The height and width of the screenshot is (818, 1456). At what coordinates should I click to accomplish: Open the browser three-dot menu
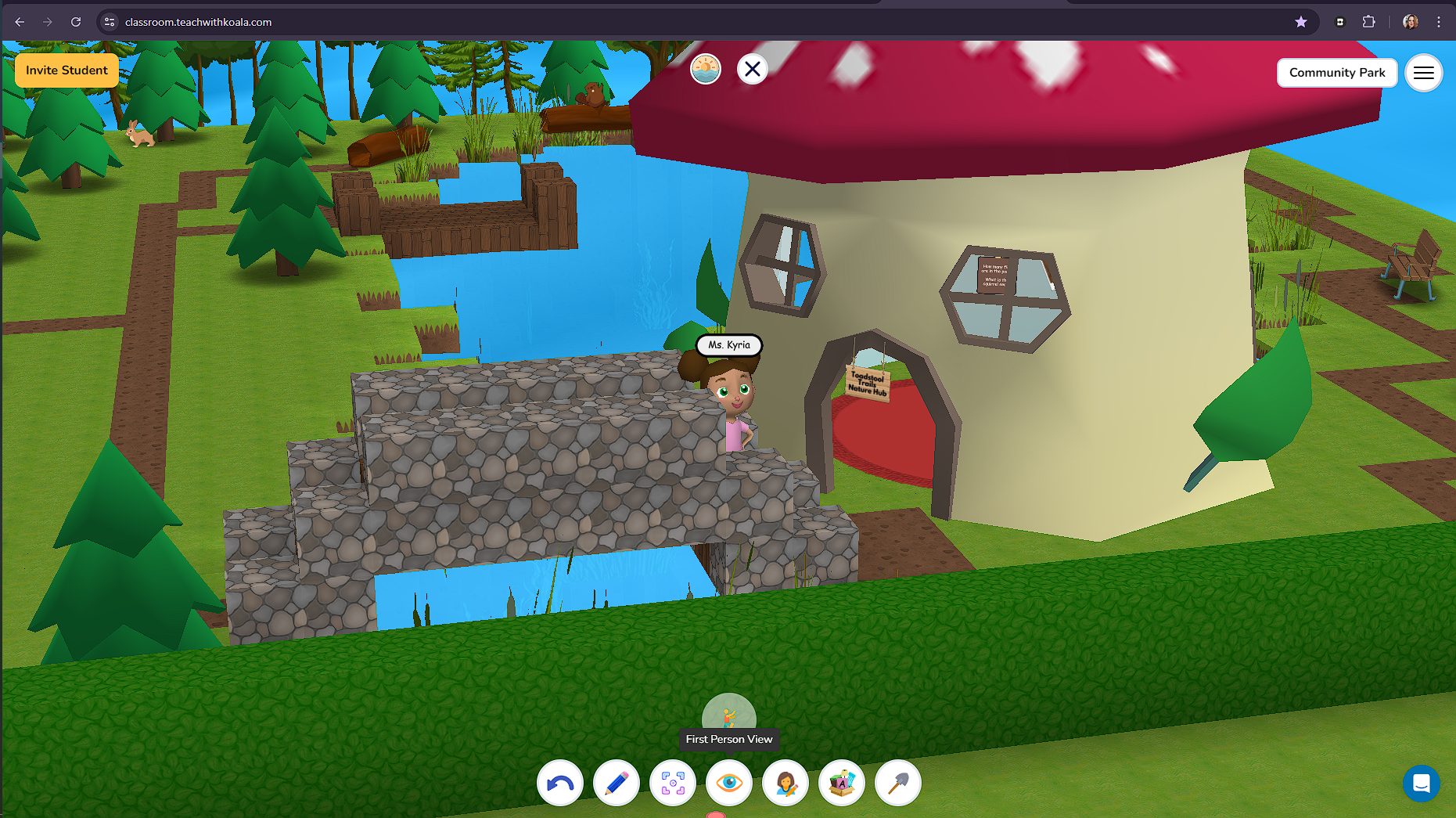point(1438,22)
